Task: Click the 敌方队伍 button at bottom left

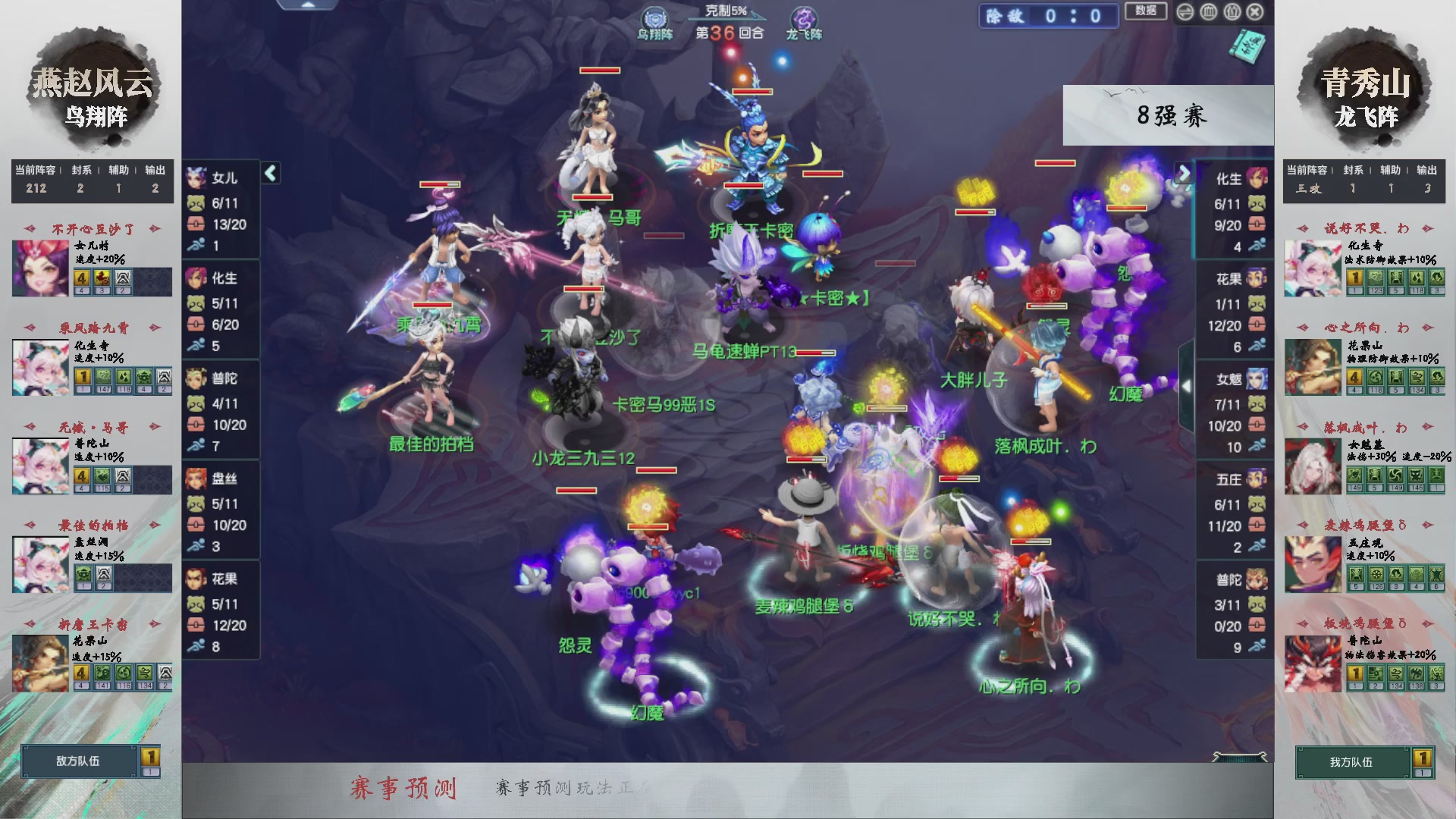Action: pos(77,762)
